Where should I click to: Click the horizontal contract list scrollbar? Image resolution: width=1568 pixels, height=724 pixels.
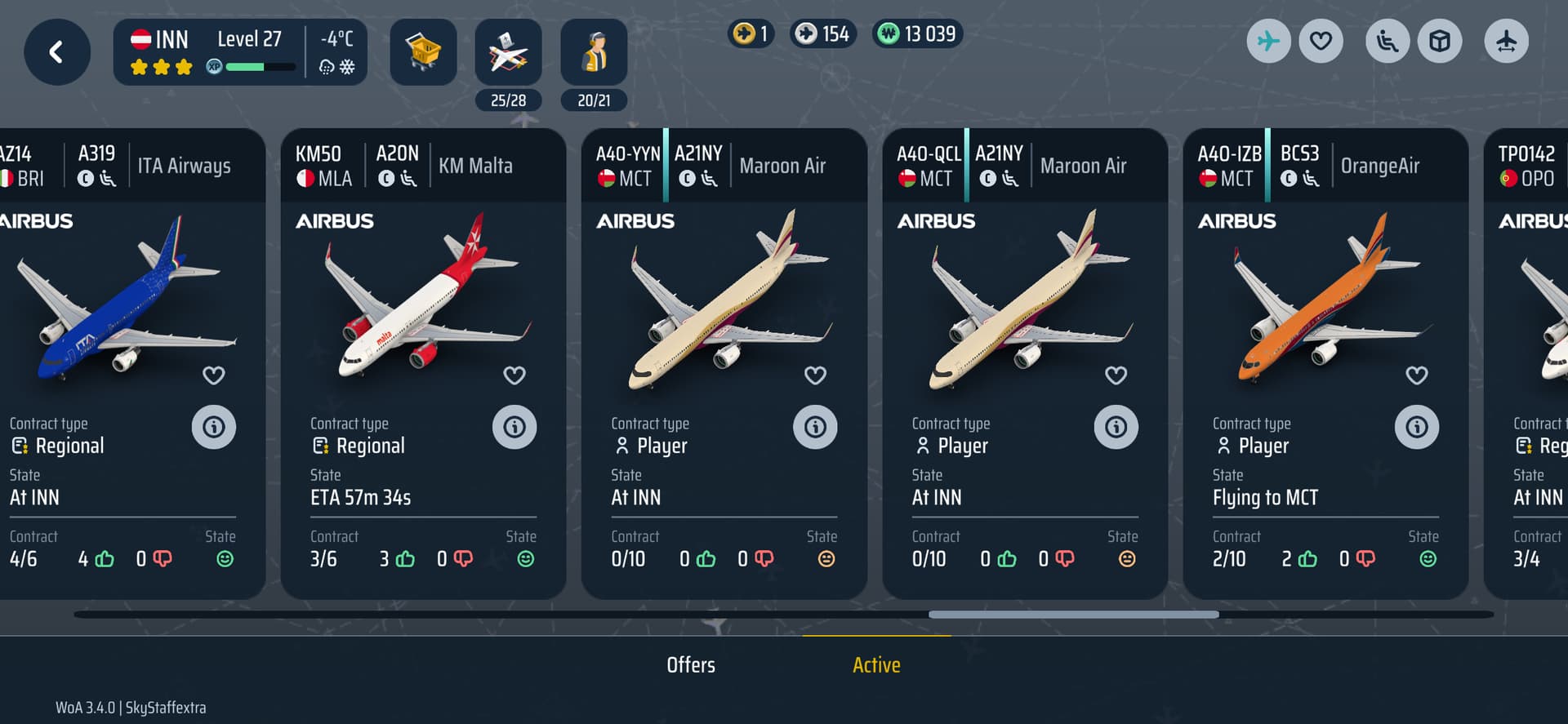click(x=1073, y=615)
